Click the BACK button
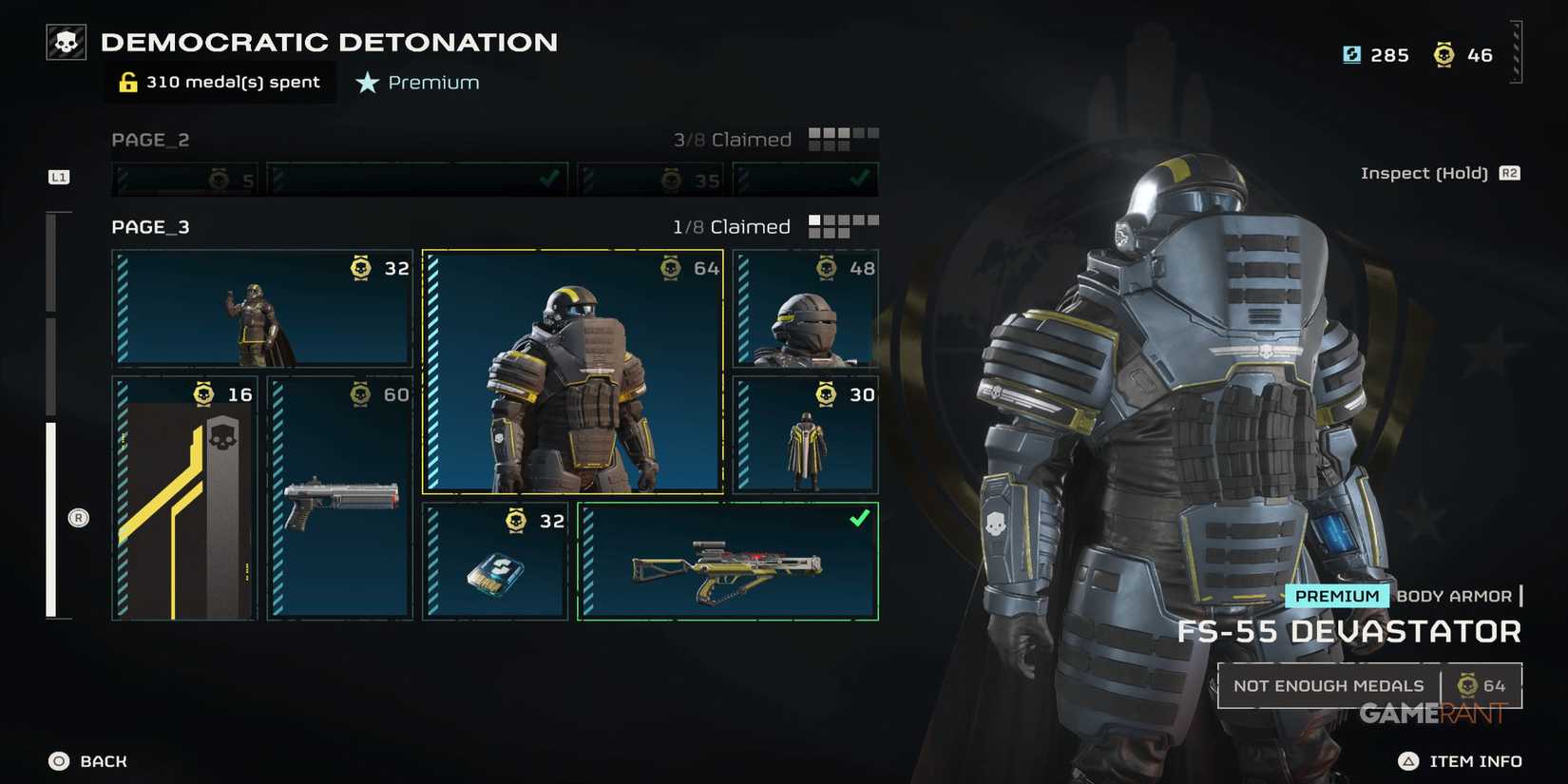 86,760
